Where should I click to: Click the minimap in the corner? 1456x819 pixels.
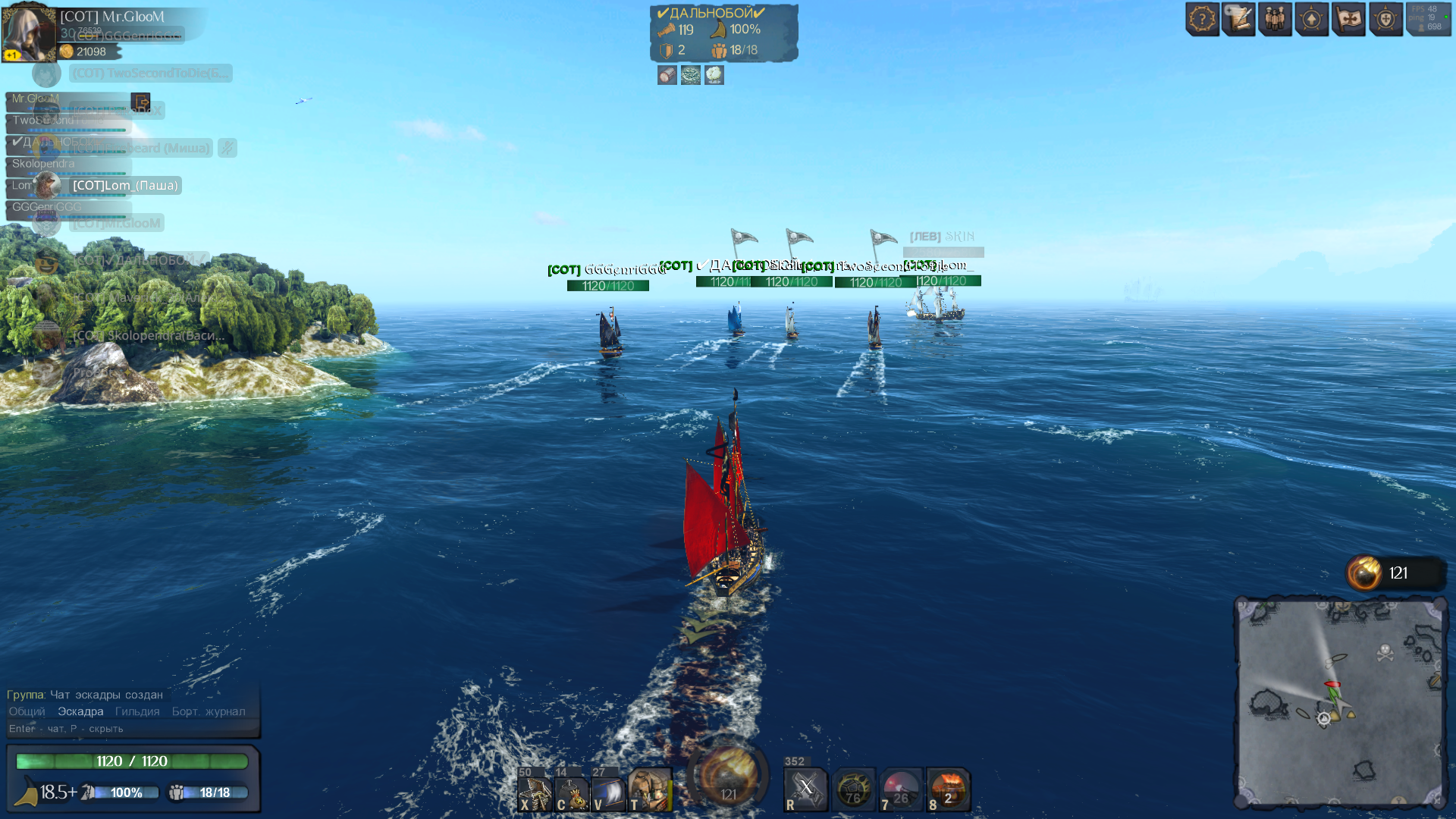[1340, 703]
